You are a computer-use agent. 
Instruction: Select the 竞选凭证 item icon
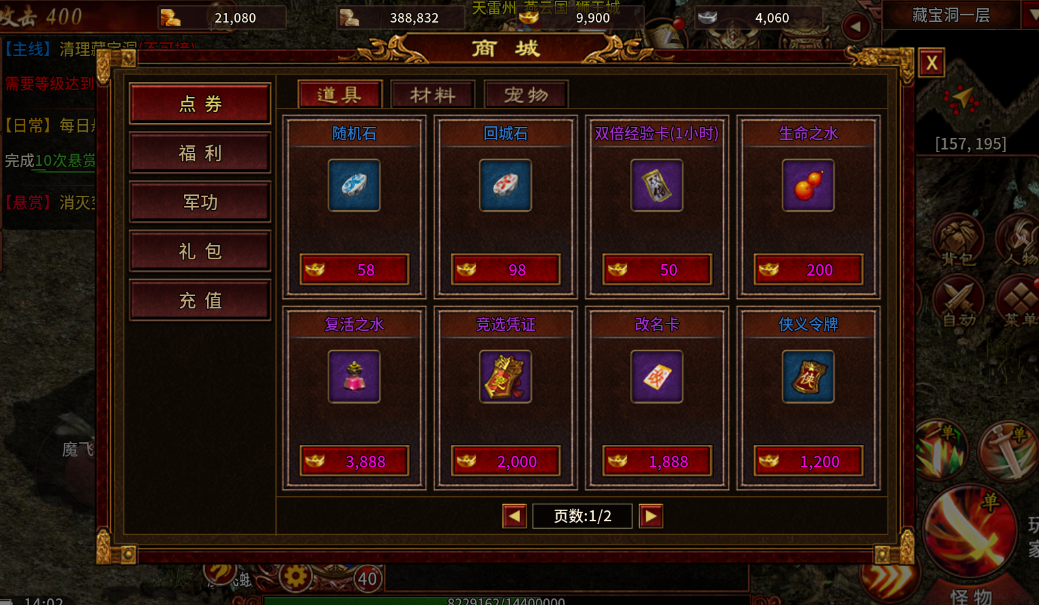[505, 377]
